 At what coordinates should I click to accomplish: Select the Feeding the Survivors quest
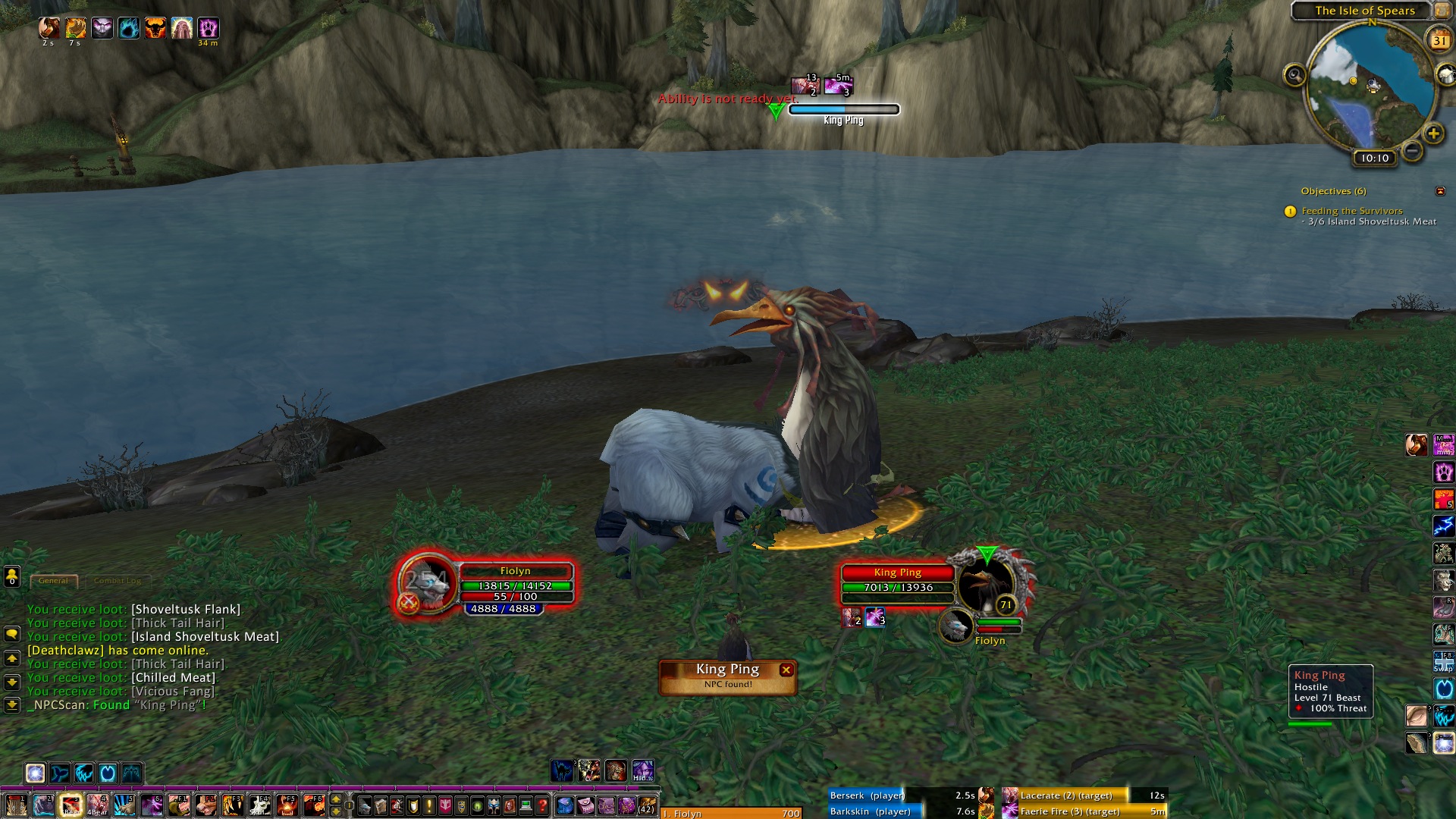[x=1351, y=211]
